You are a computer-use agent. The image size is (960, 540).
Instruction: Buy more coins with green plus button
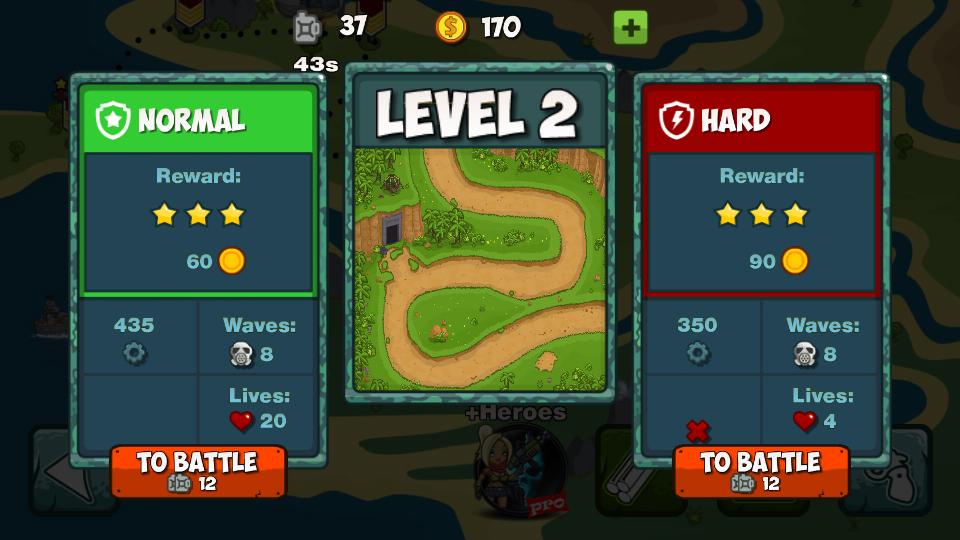point(630,27)
